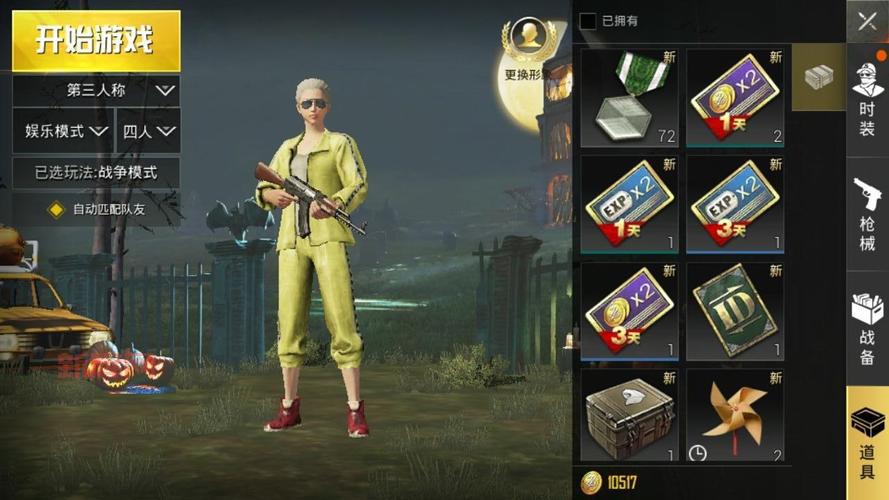Screen dimensions: 889x500
Task: Select the silver medal item slot
Action: [628, 96]
